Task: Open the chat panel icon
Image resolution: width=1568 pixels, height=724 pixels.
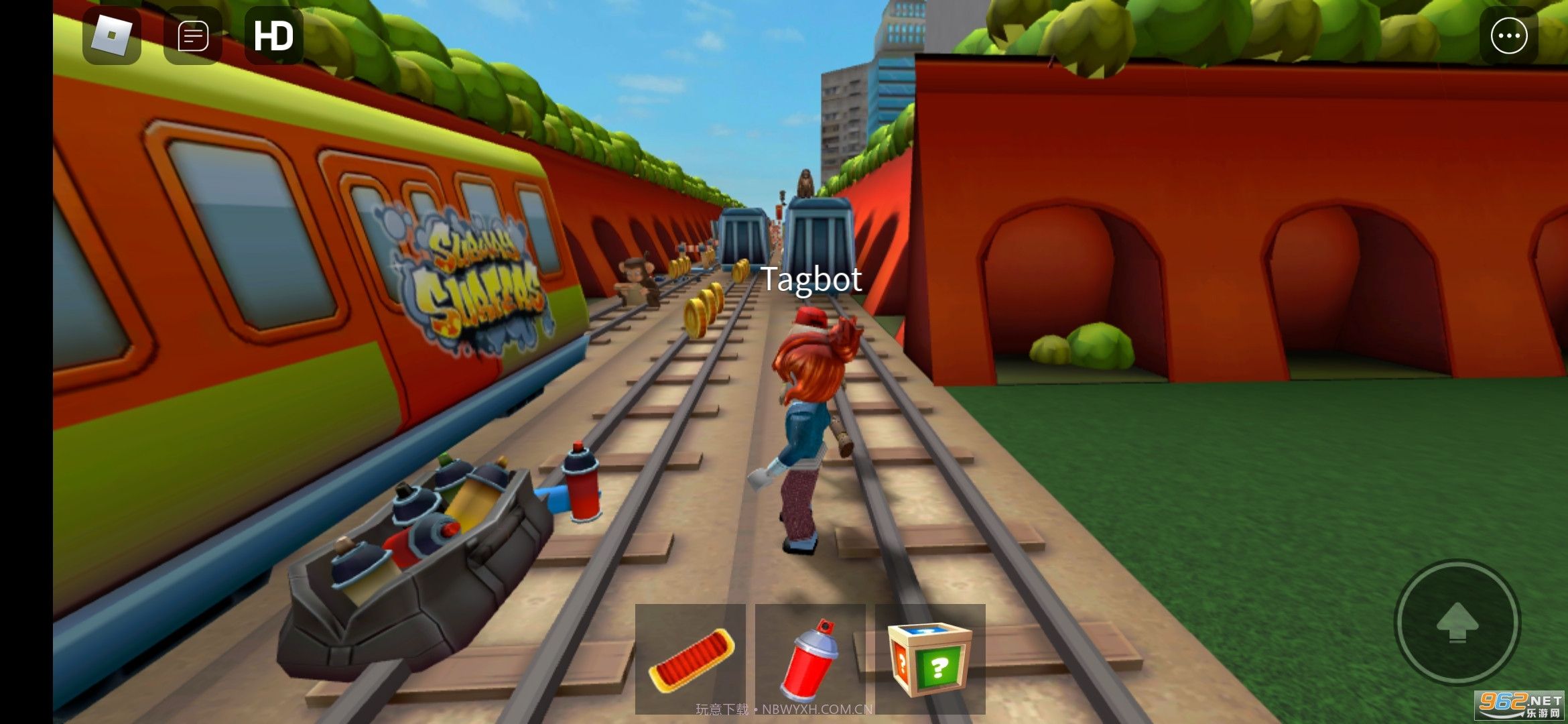Action: coord(193,37)
